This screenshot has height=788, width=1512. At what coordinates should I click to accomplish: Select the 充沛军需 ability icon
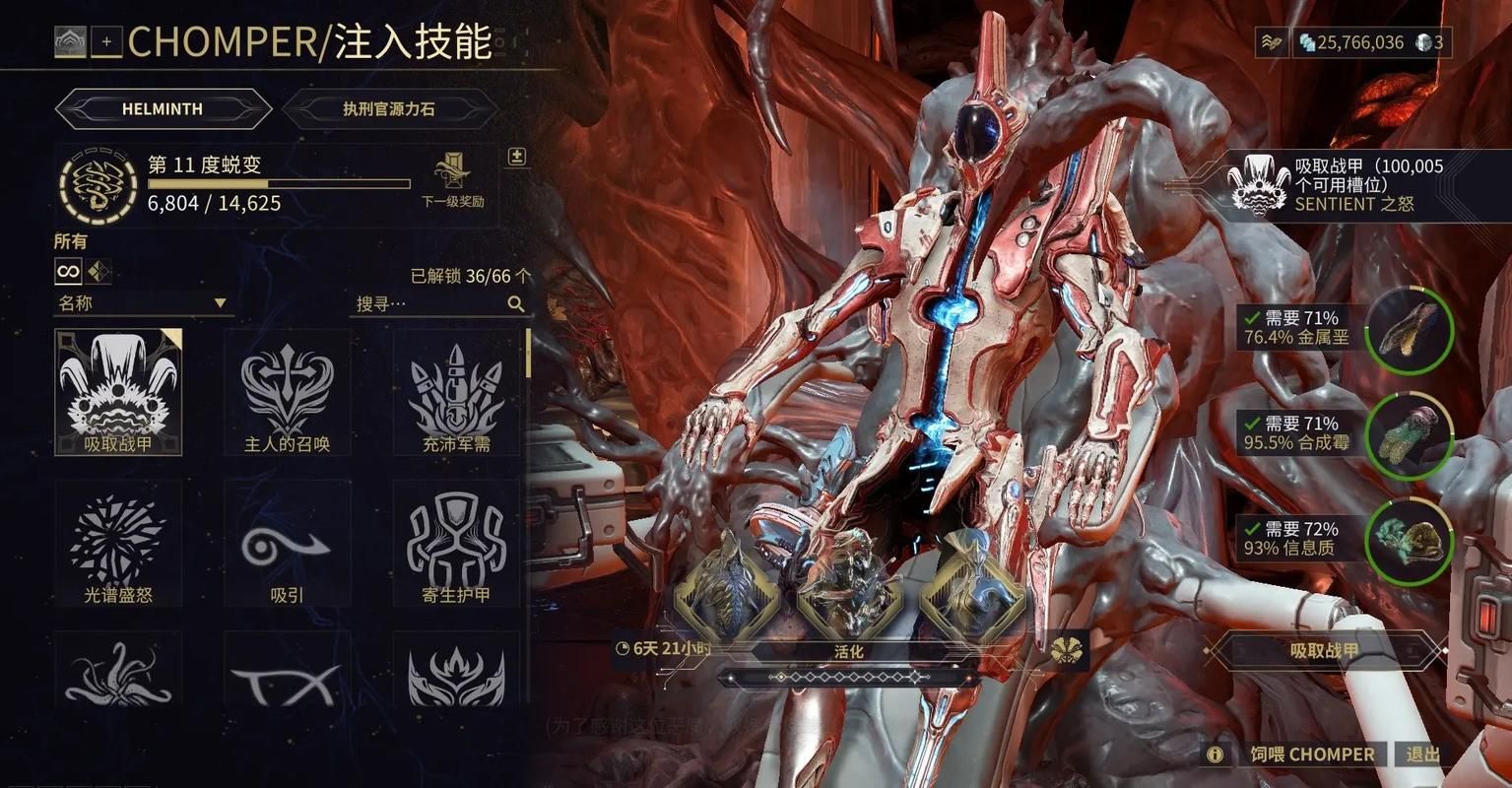pyautogui.click(x=455, y=392)
